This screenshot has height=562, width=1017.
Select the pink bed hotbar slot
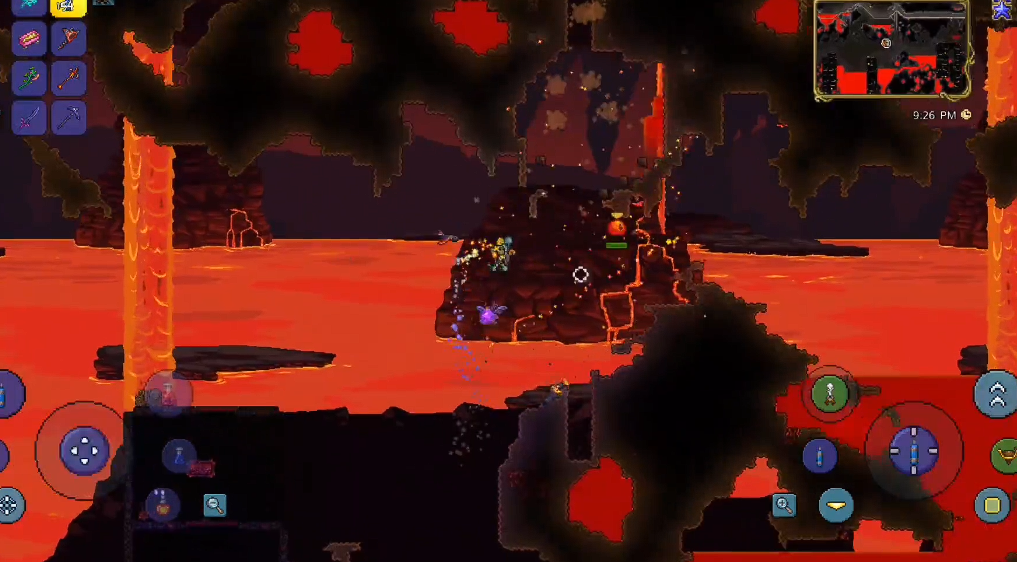29,39
